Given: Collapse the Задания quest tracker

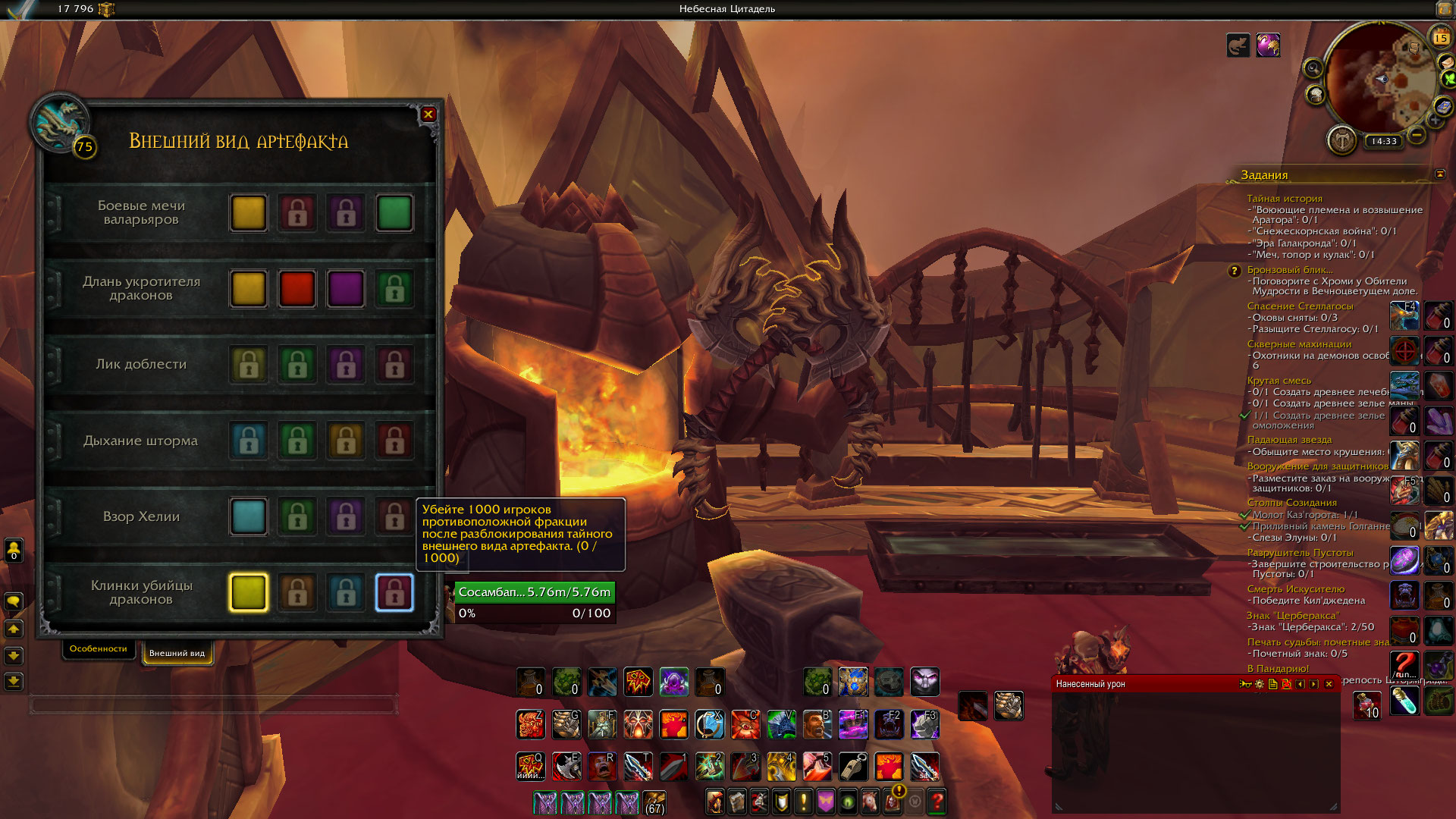Looking at the screenshot, I should point(1440,174).
